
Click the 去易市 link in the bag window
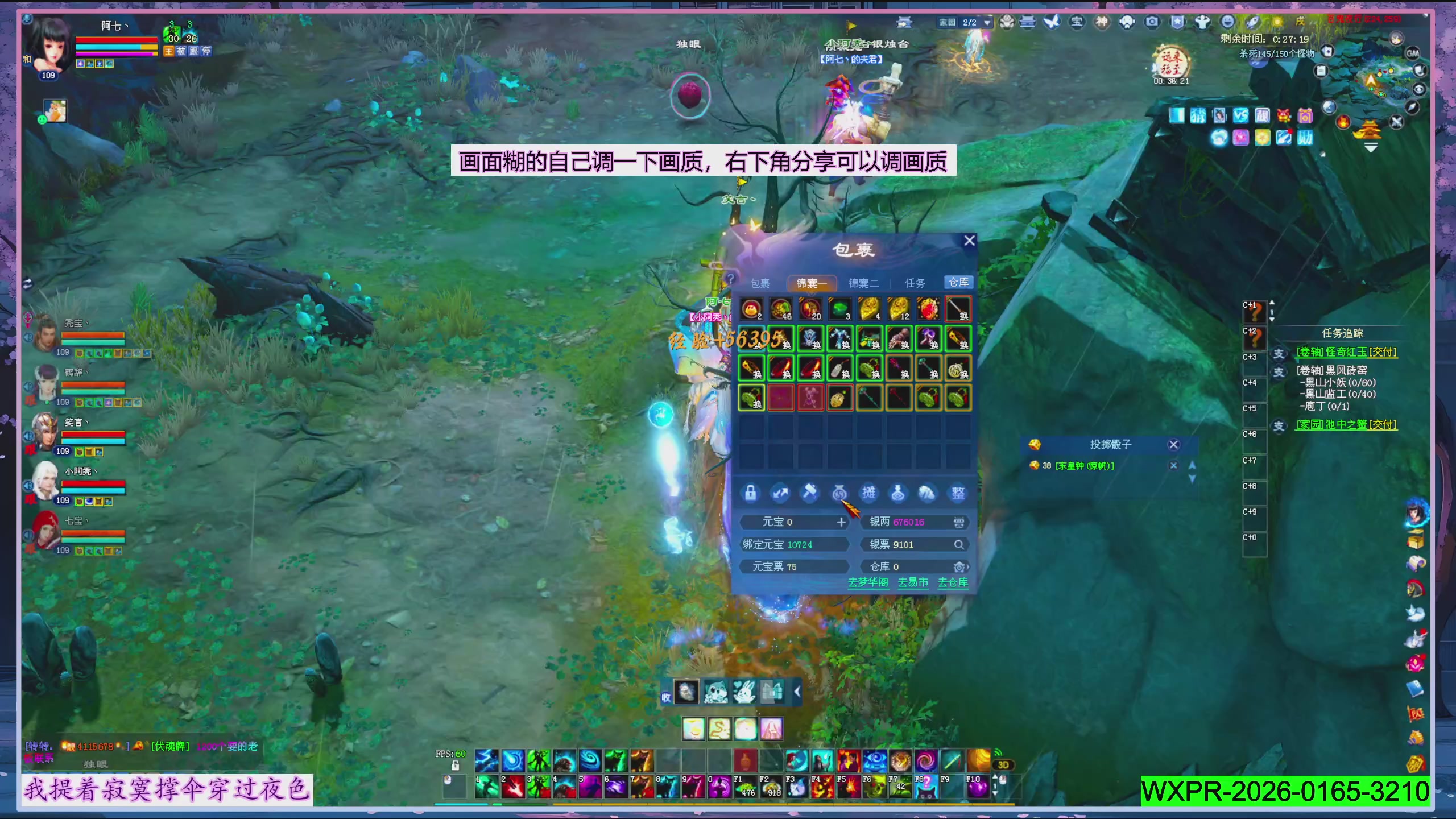point(913,582)
